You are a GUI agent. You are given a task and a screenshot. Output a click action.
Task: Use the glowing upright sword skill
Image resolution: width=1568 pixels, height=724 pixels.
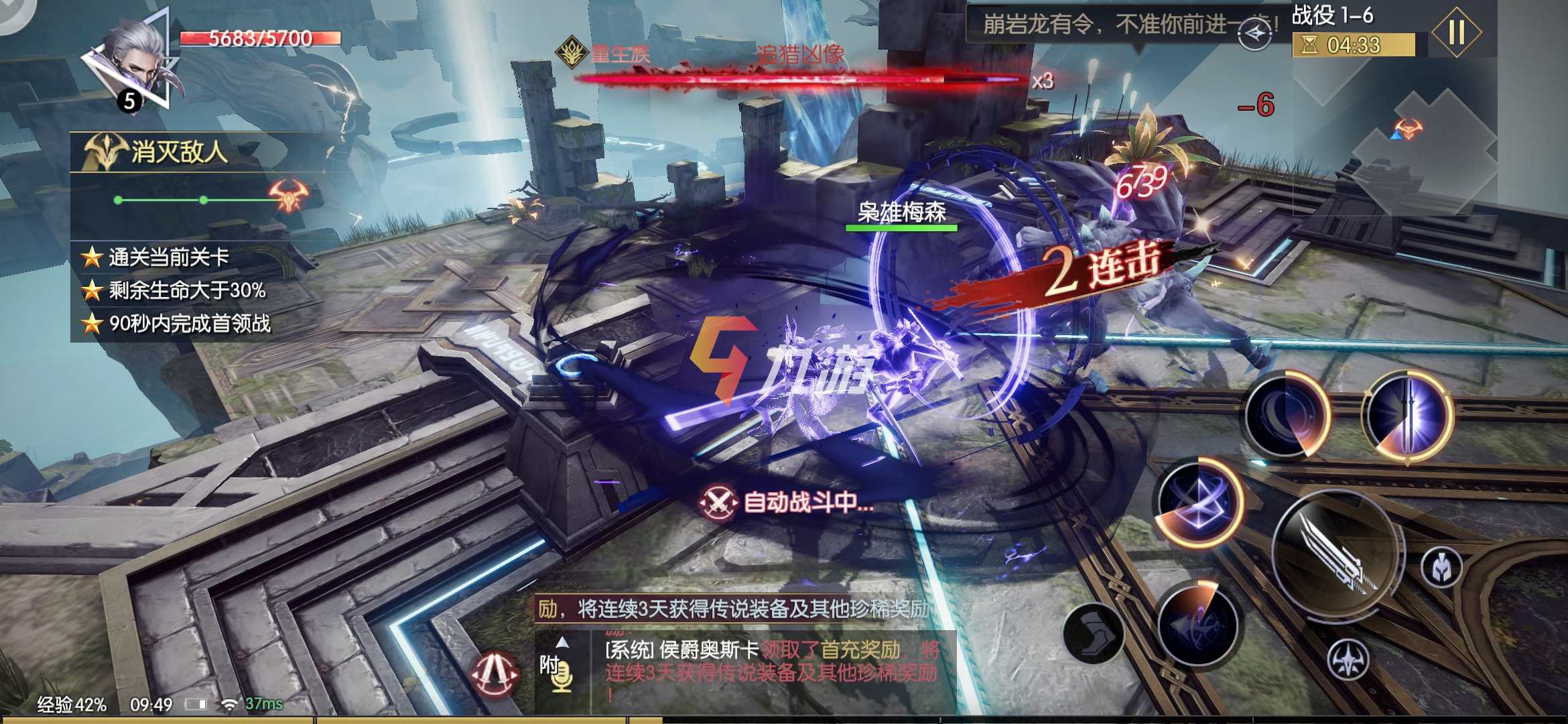point(1407,416)
